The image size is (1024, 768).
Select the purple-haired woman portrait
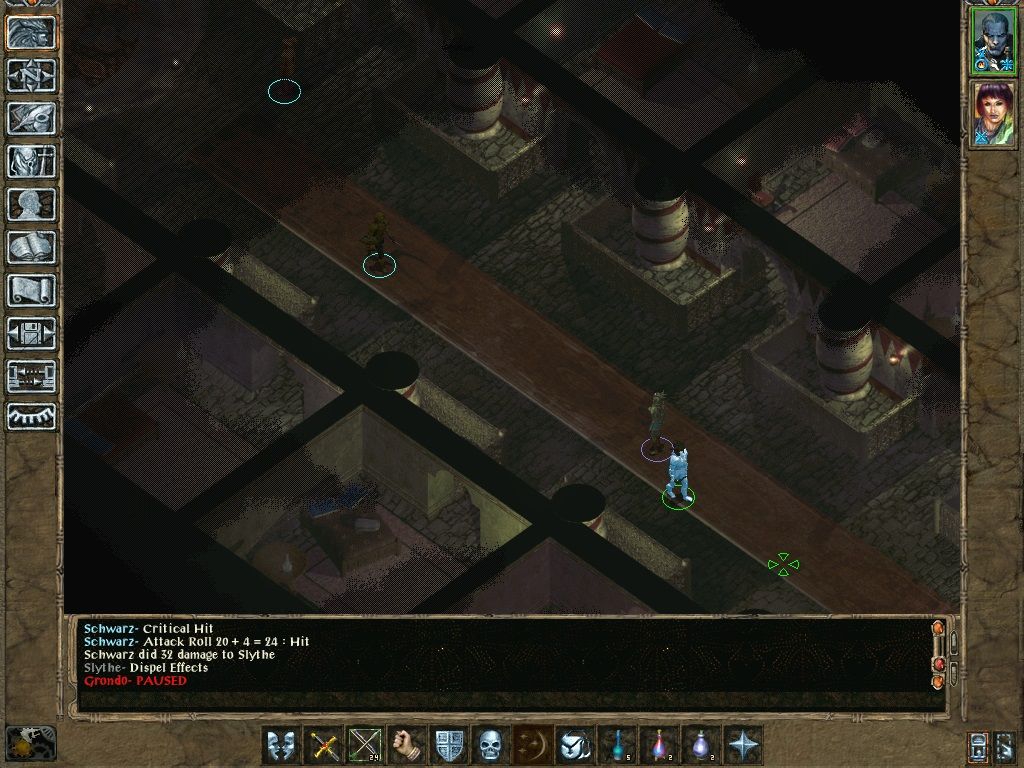(993, 114)
